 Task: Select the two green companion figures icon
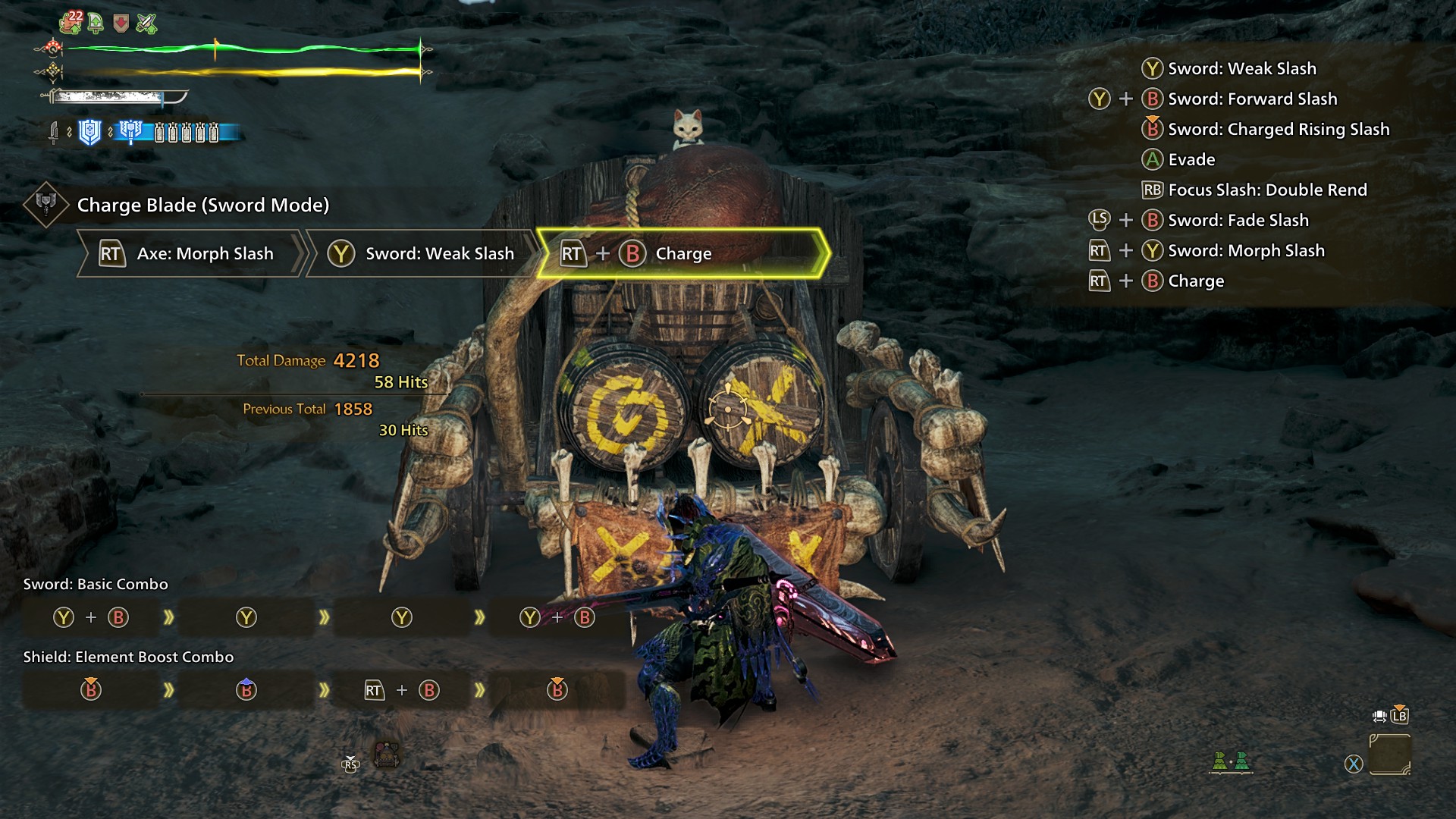point(1230,761)
